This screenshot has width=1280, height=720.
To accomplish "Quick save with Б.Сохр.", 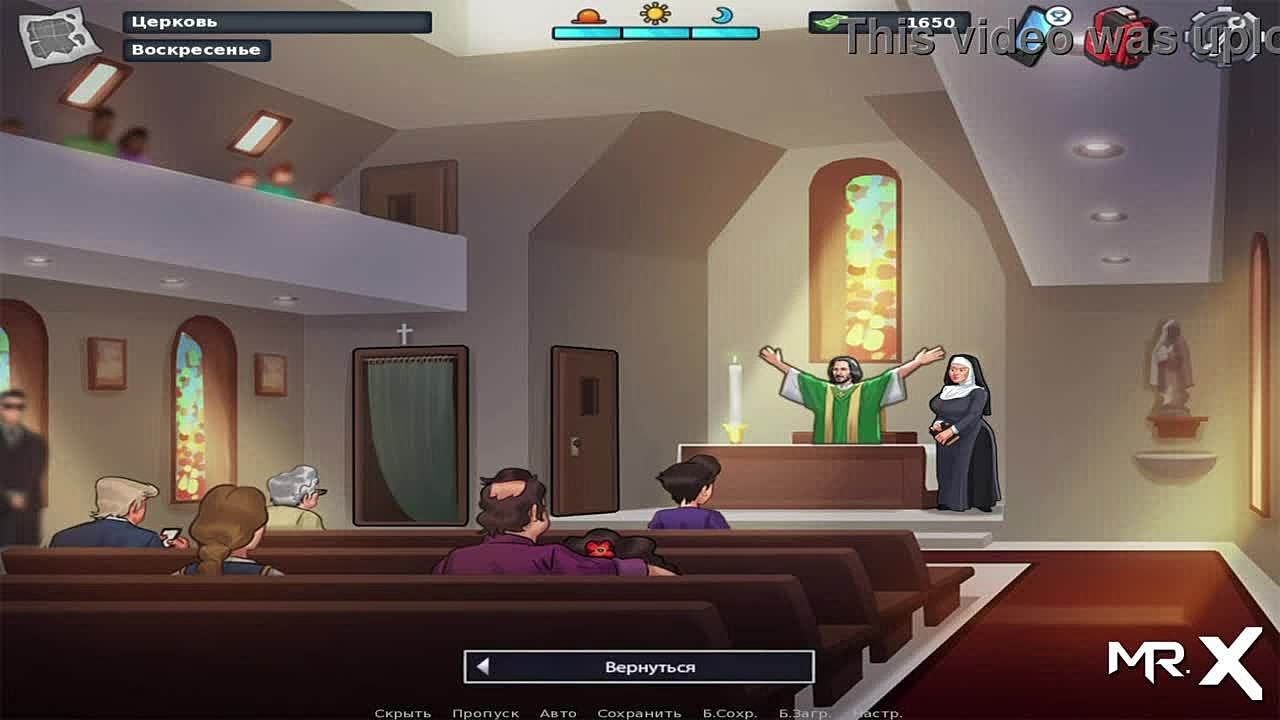I will [x=729, y=713].
